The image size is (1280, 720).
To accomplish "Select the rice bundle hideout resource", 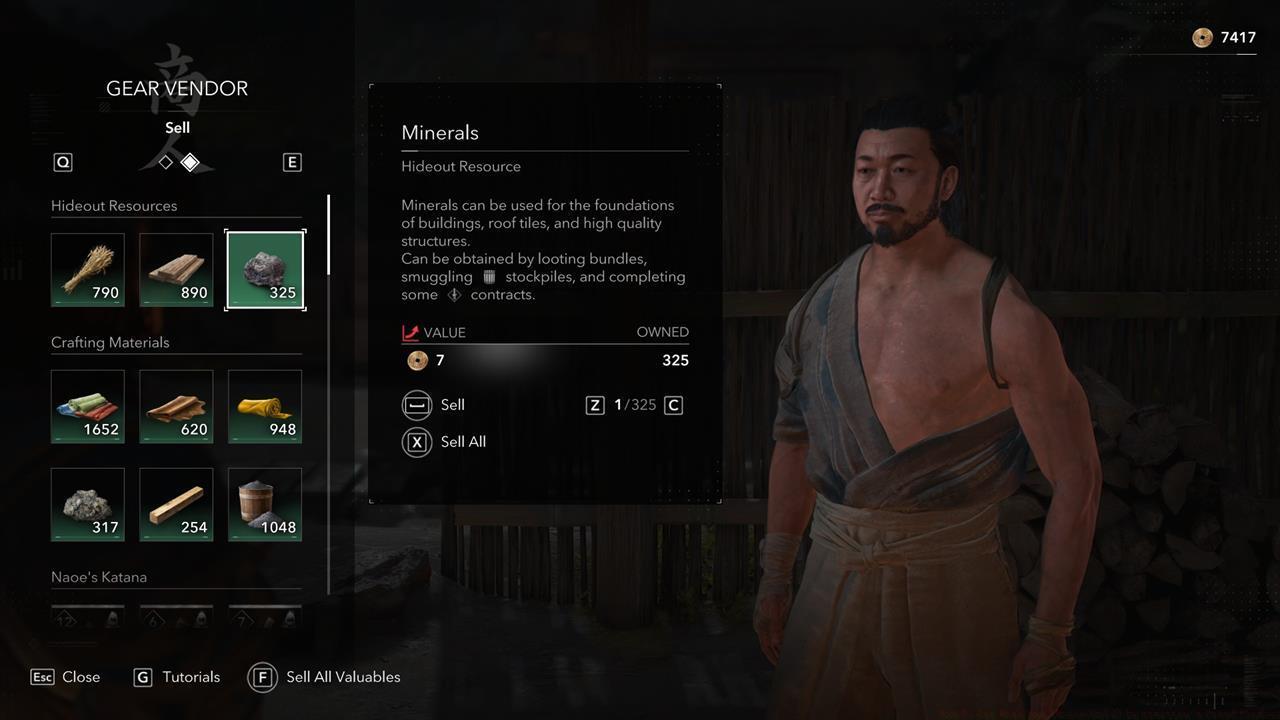I will click(x=87, y=268).
